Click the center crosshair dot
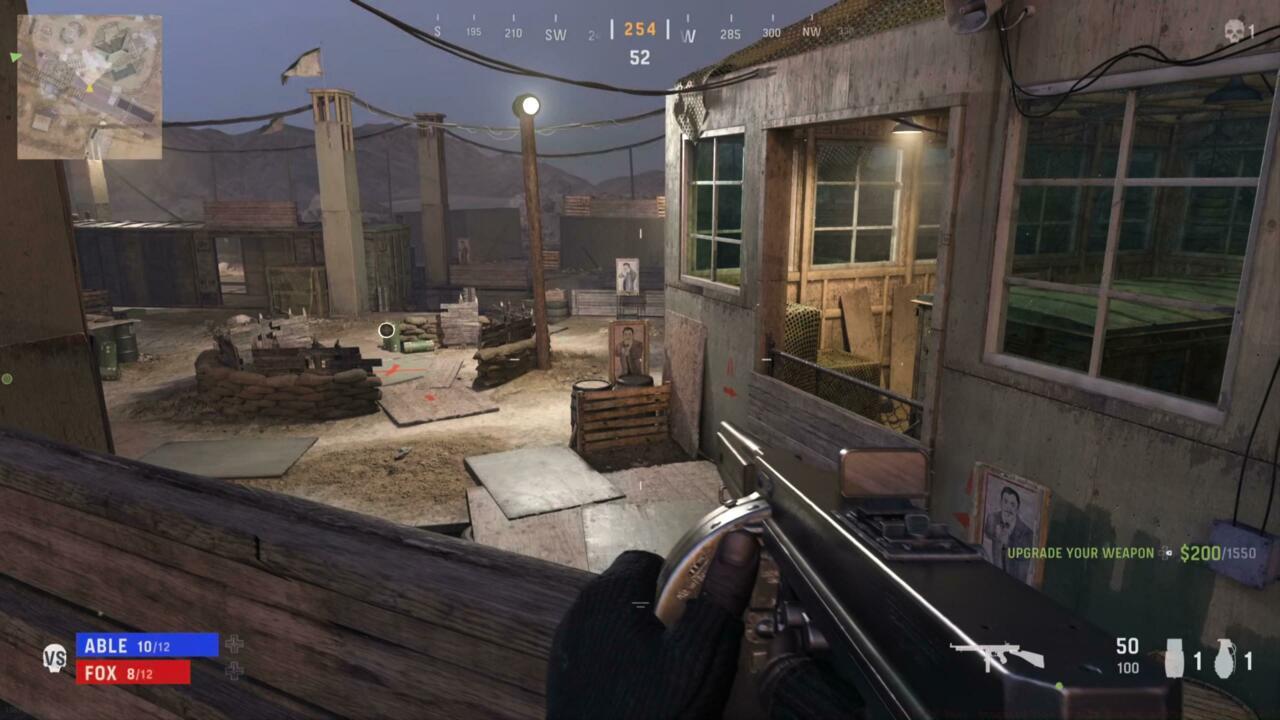The width and height of the screenshot is (1280, 720). click(387, 330)
